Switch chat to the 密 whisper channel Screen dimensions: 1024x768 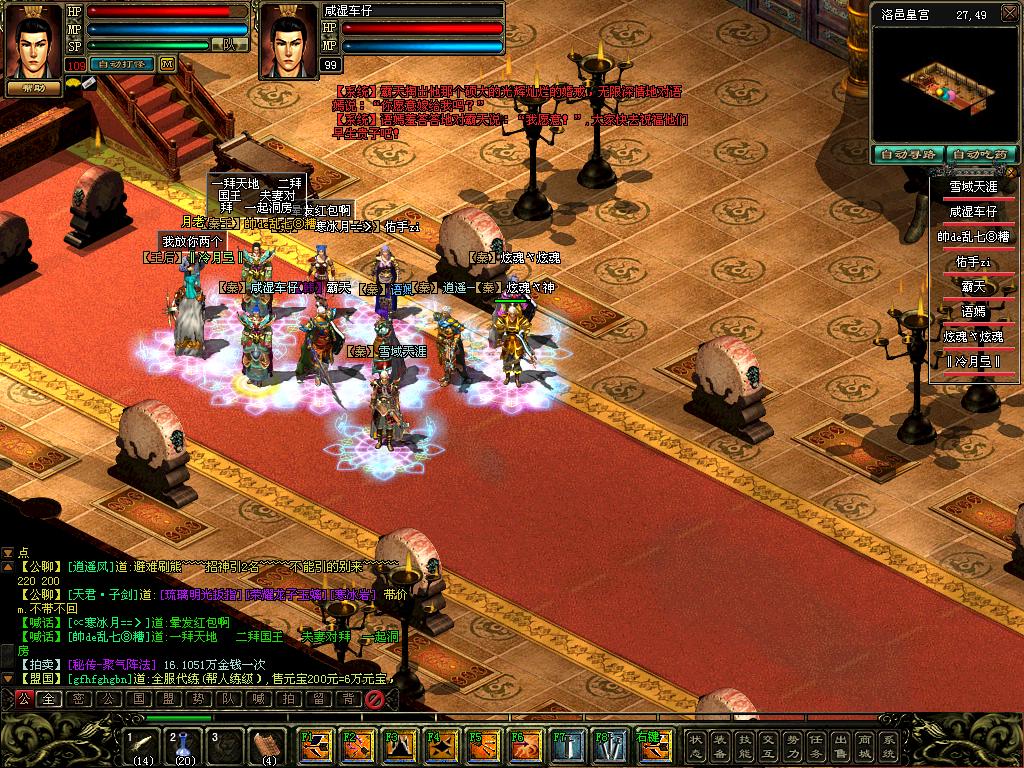pos(78,699)
